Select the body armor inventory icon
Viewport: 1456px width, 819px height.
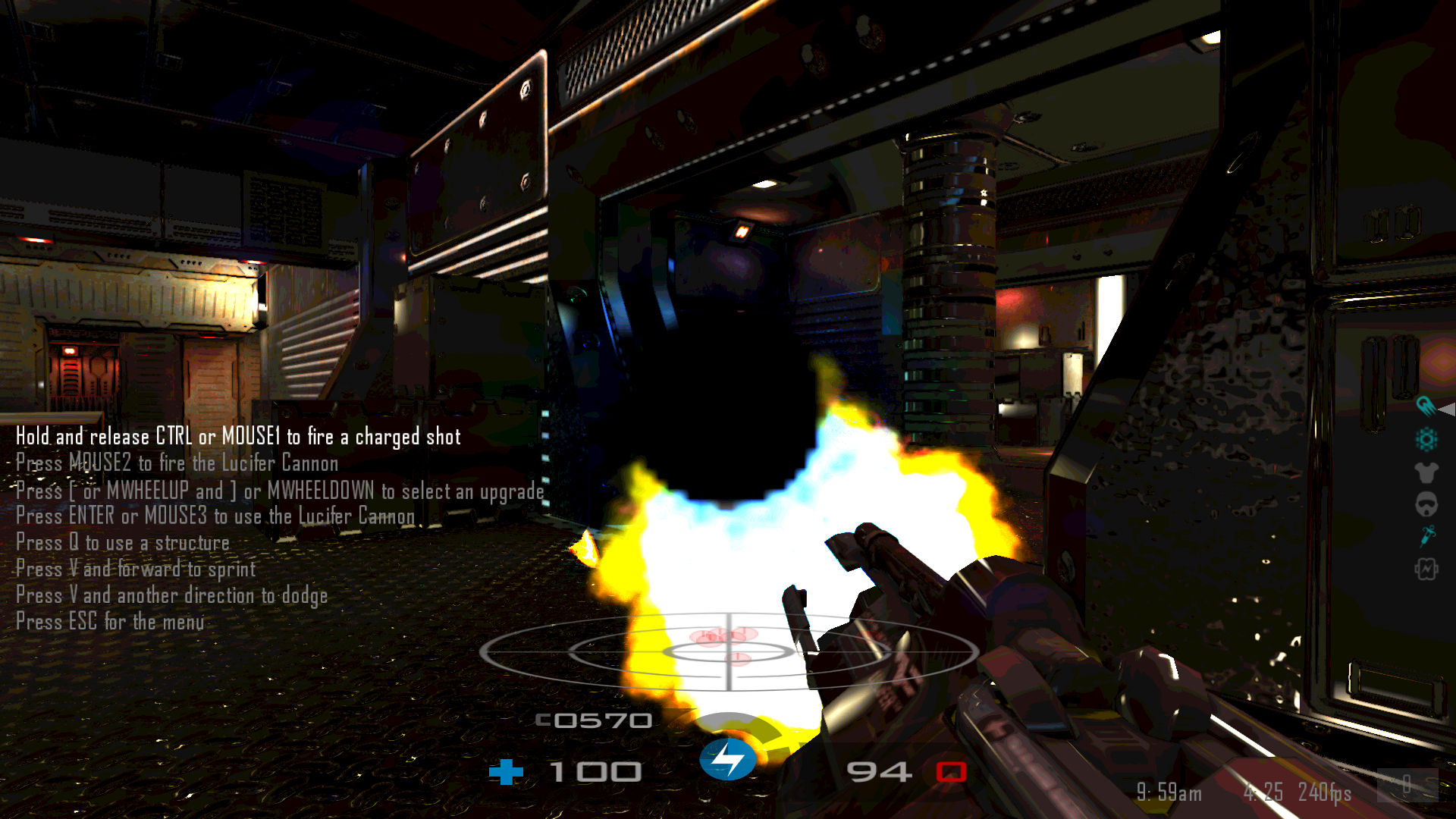tap(1426, 472)
